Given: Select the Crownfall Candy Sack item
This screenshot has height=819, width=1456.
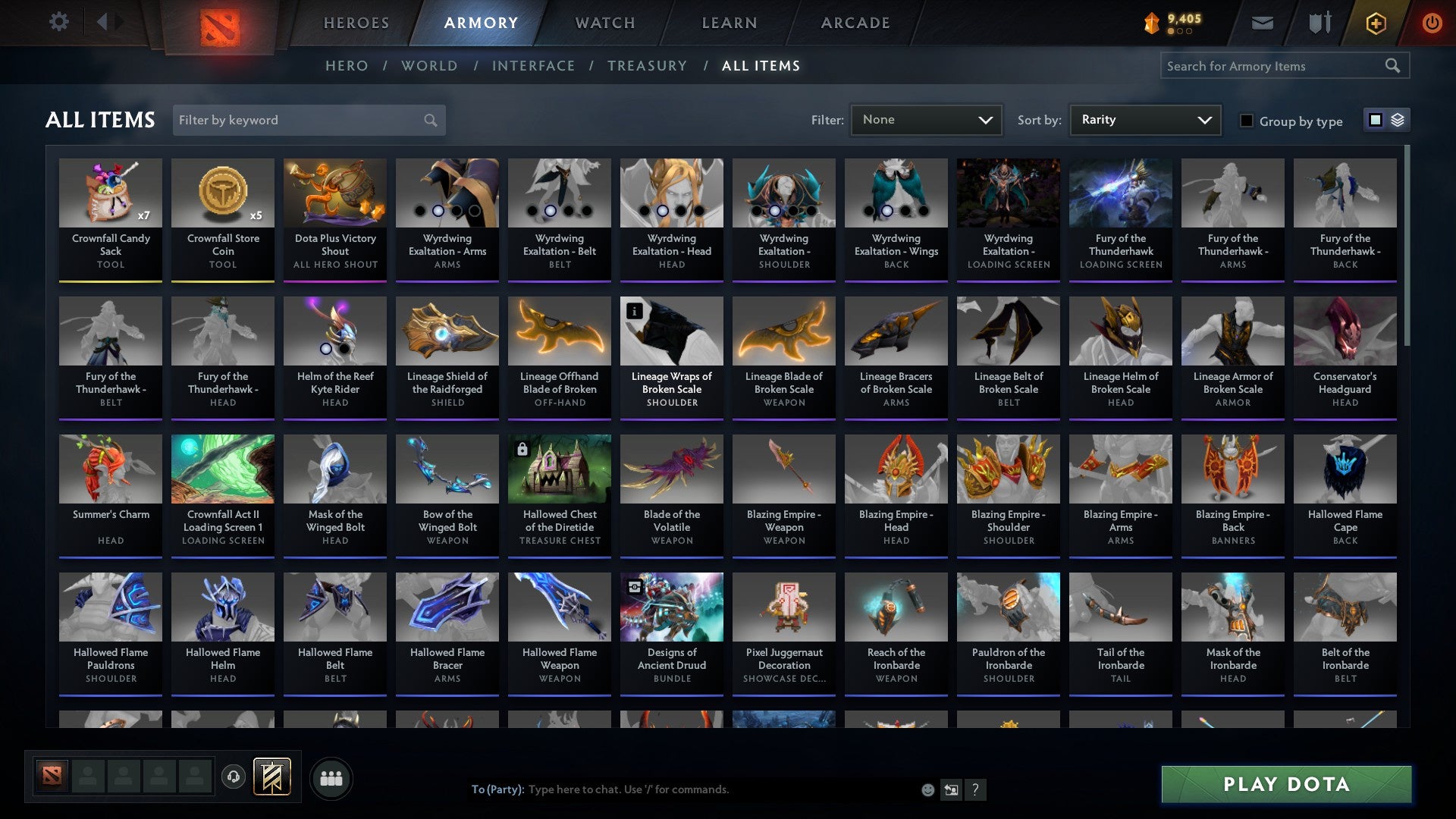Looking at the screenshot, I should [x=111, y=220].
